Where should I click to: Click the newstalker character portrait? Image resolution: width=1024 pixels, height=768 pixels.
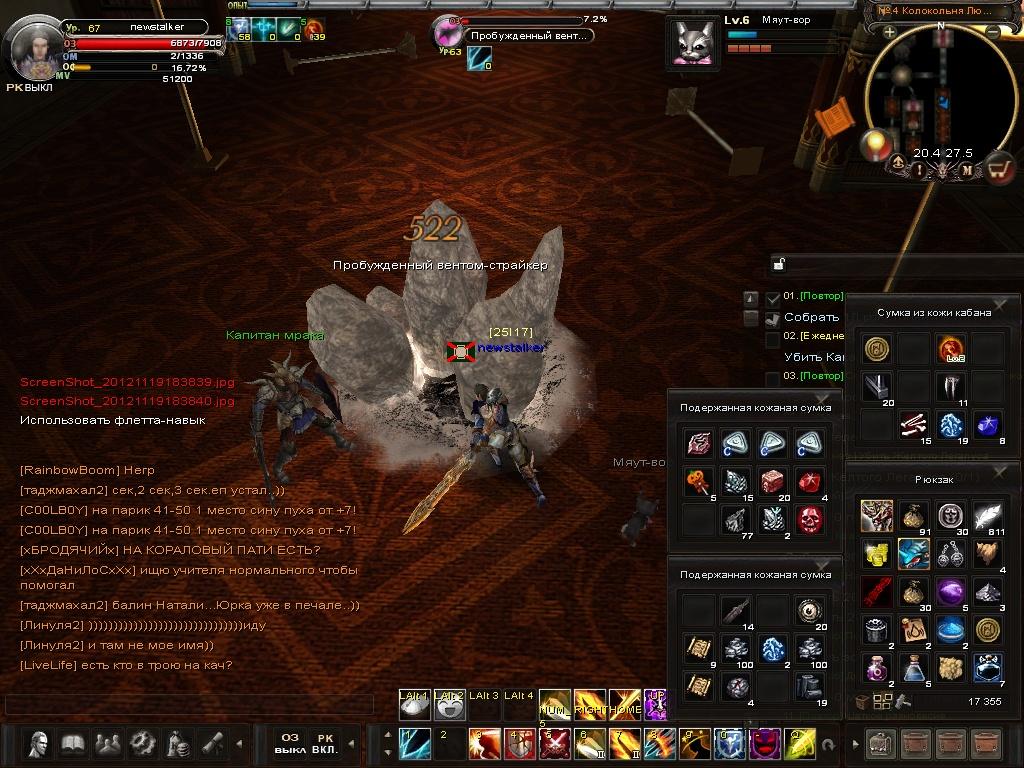pyautogui.click(x=33, y=47)
